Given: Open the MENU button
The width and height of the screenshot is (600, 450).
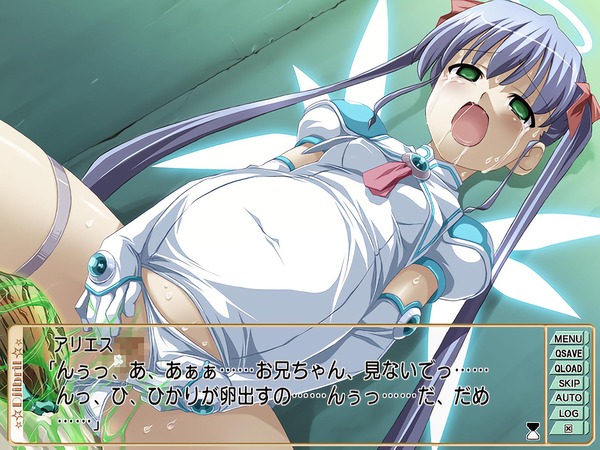Looking at the screenshot, I should pyautogui.click(x=568, y=338).
